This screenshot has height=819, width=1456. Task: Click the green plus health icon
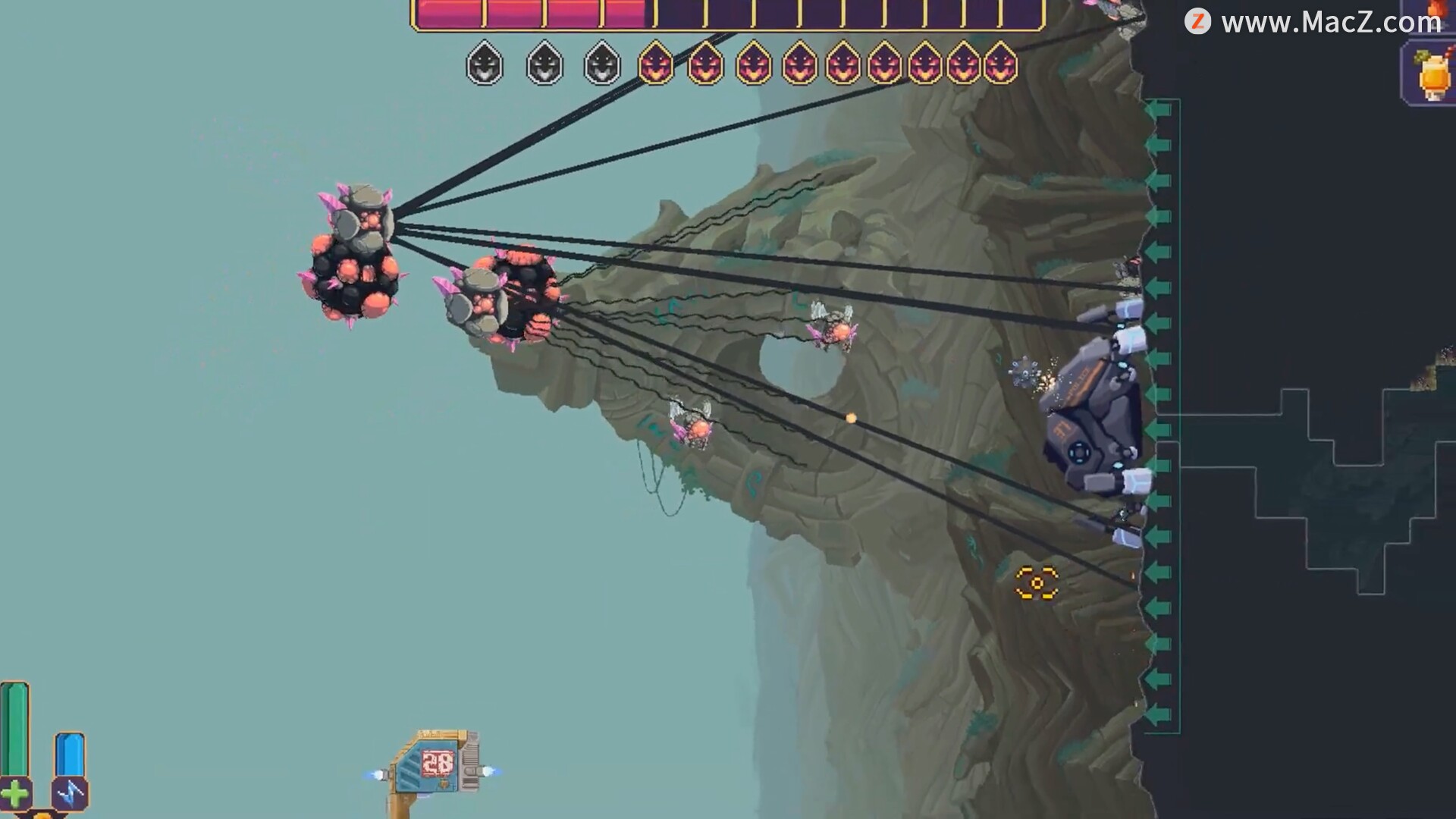(x=15, y=794)
